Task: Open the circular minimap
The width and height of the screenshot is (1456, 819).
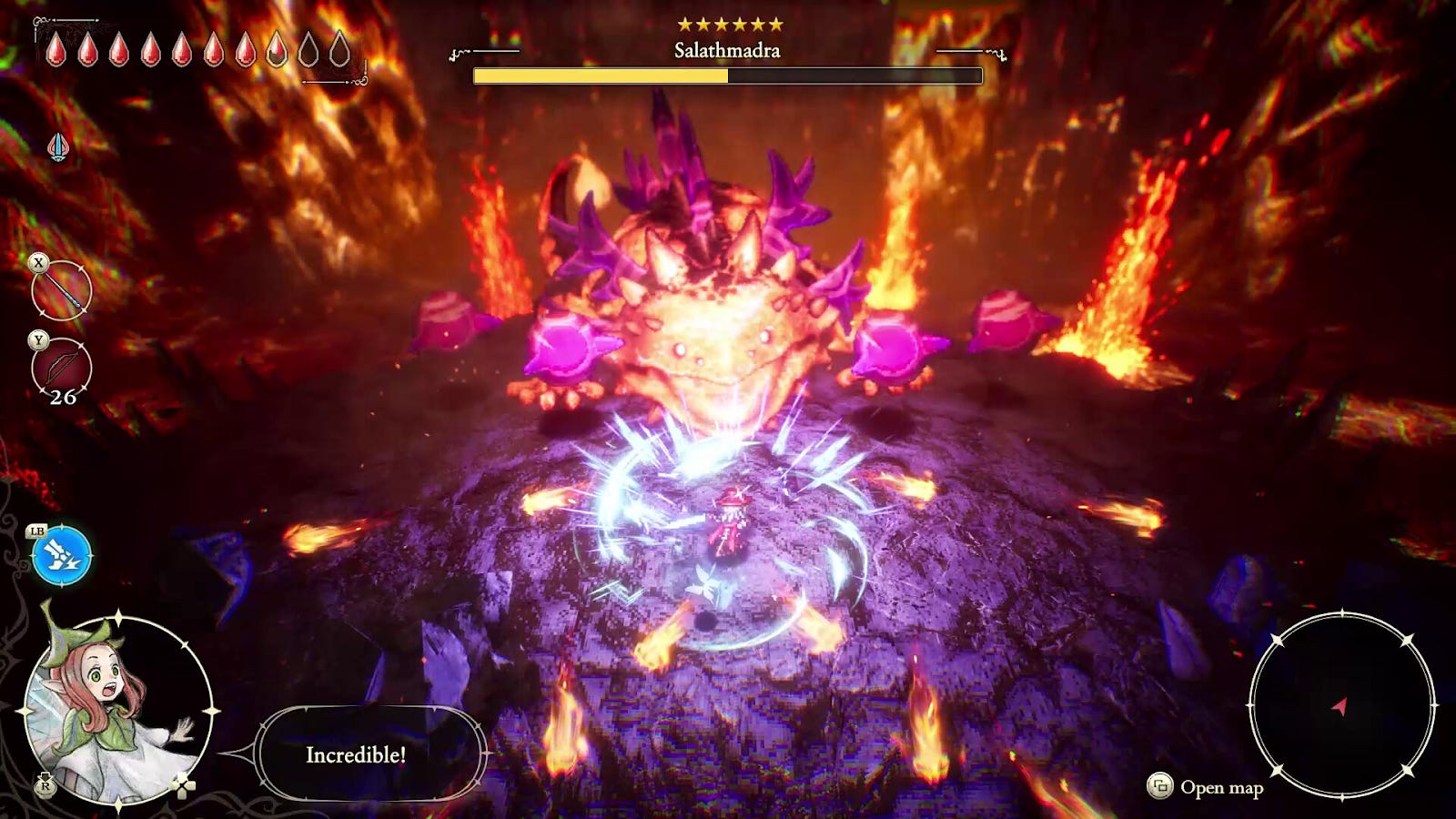Action: [1340, 703]
